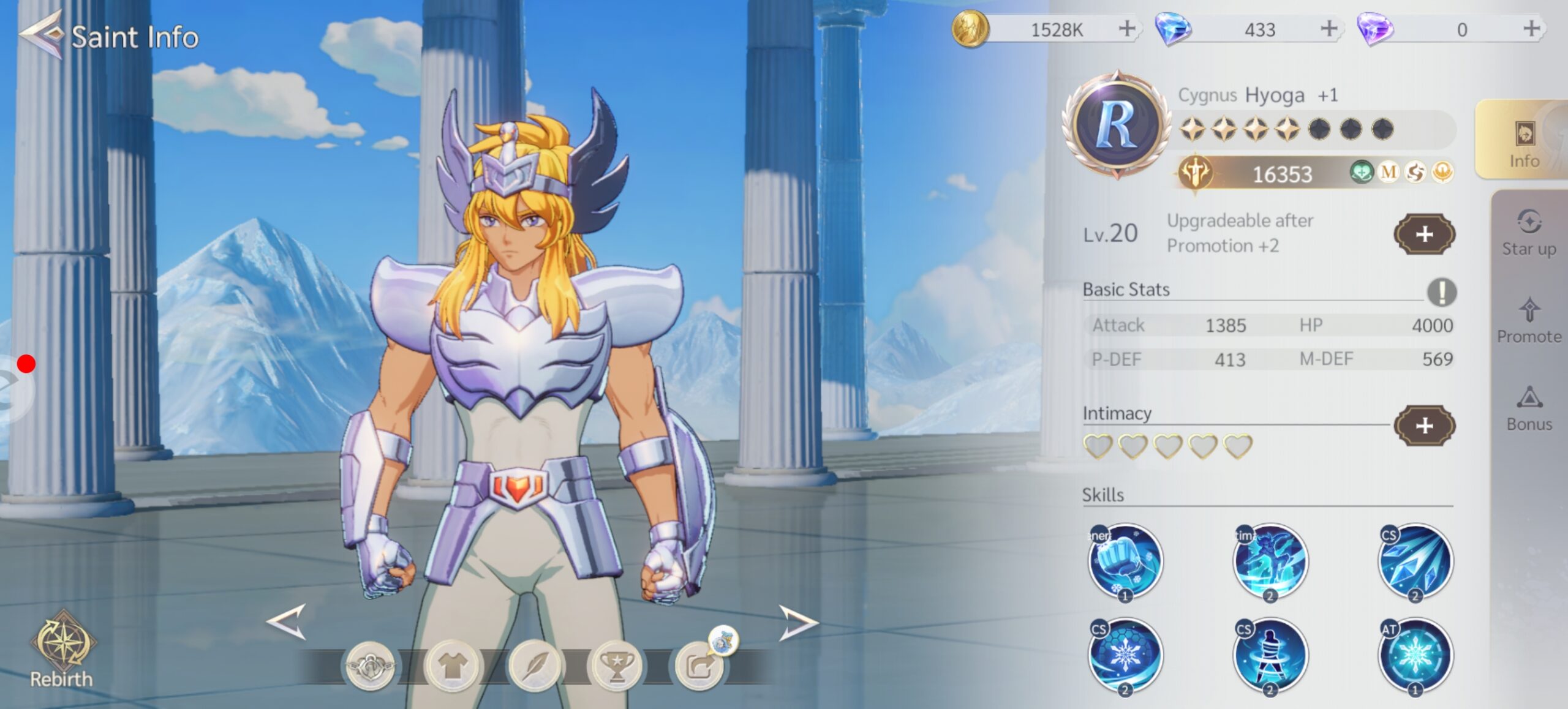Viewport: 1568px width, 709px height.
Task: Tap the share arrow button
Action: click(x=699, y=666)
